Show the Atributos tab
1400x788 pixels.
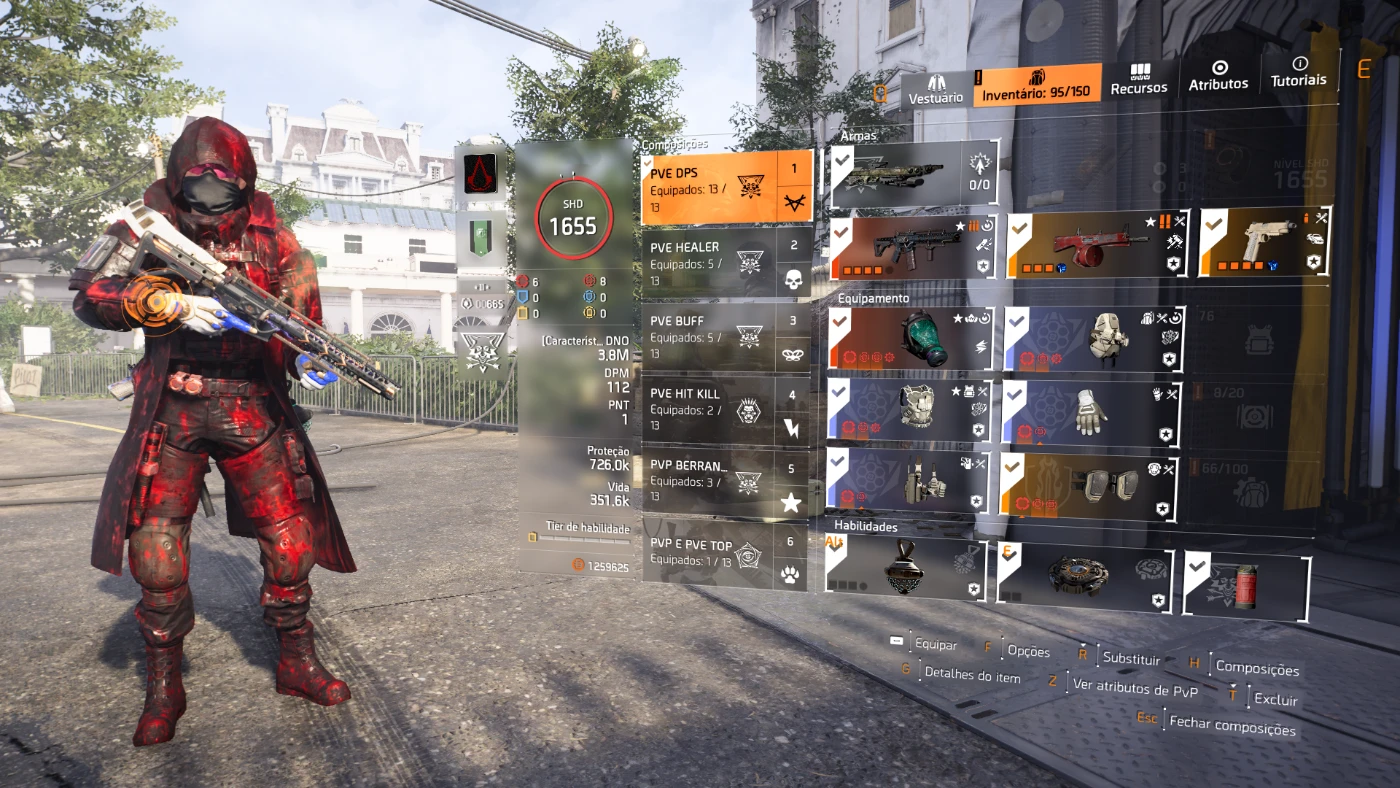(1218, 76)
